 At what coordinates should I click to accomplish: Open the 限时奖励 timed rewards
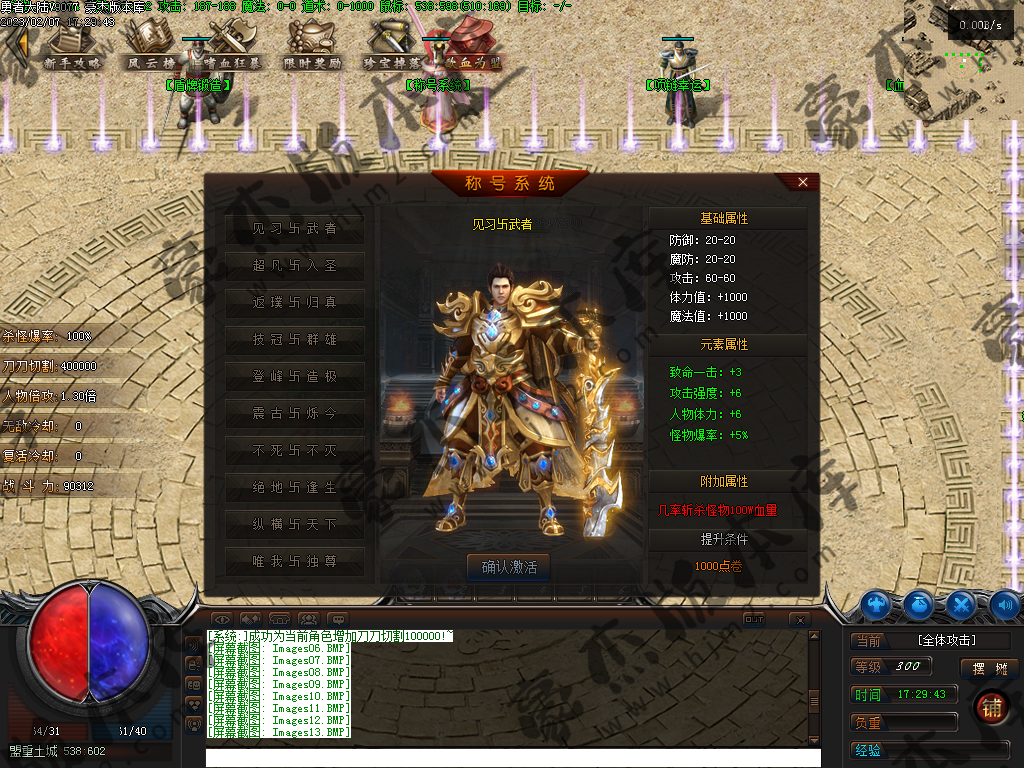(x=312, y=45)
